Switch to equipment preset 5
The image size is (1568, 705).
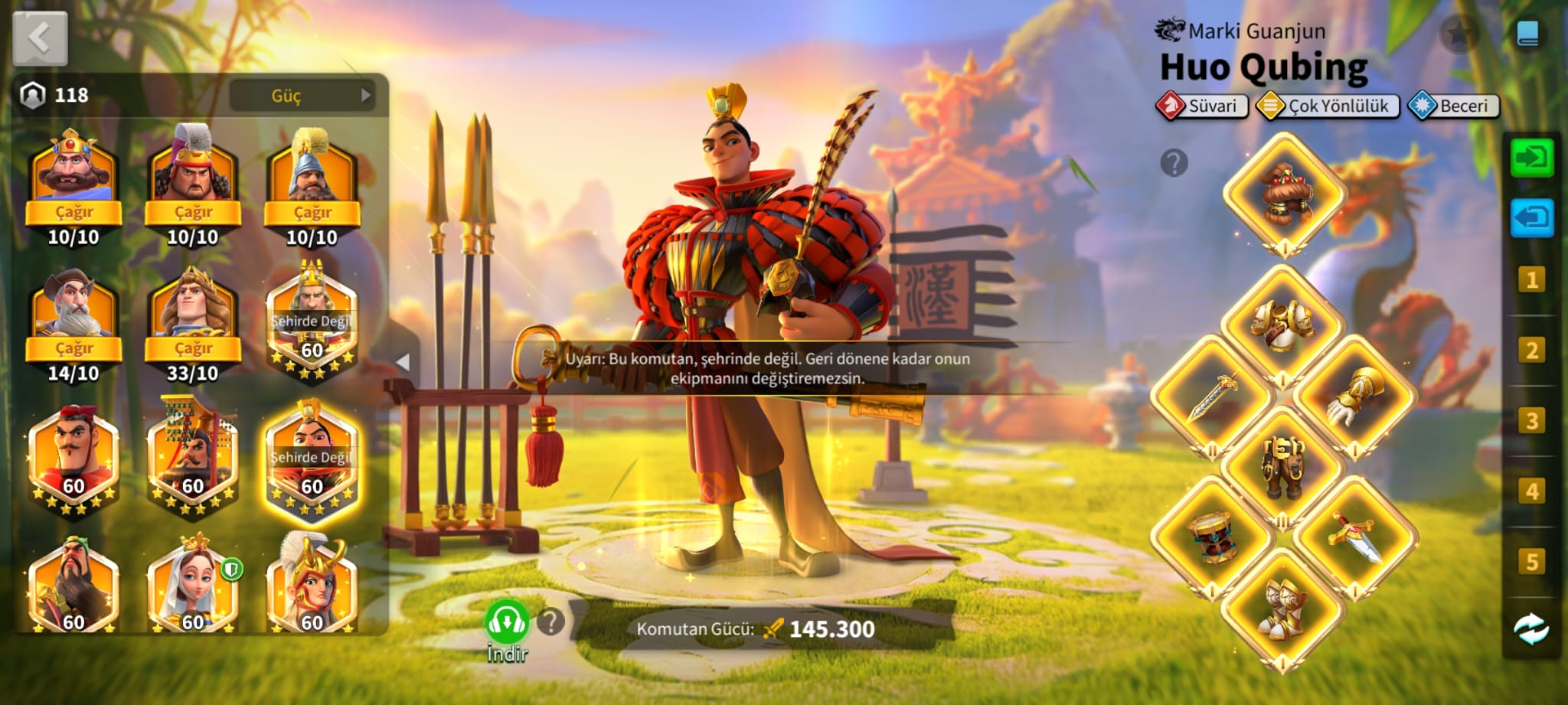(1531, 562)
